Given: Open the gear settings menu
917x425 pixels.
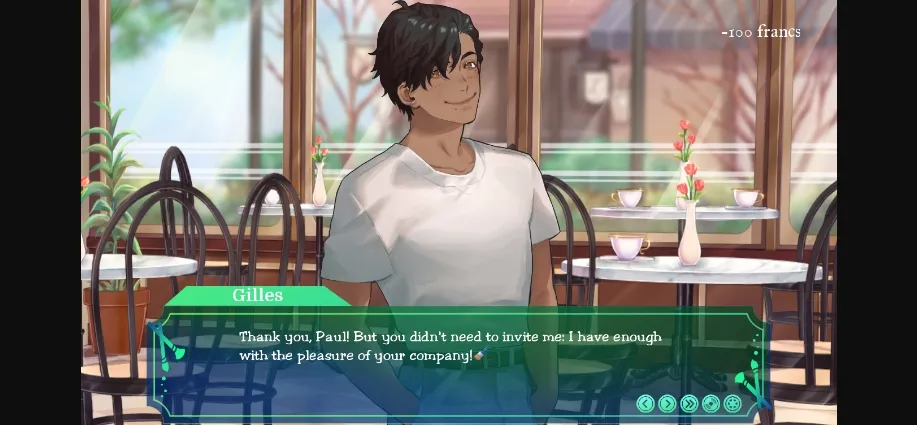Looking at the screenshot, I should click(x=733, y=403).
